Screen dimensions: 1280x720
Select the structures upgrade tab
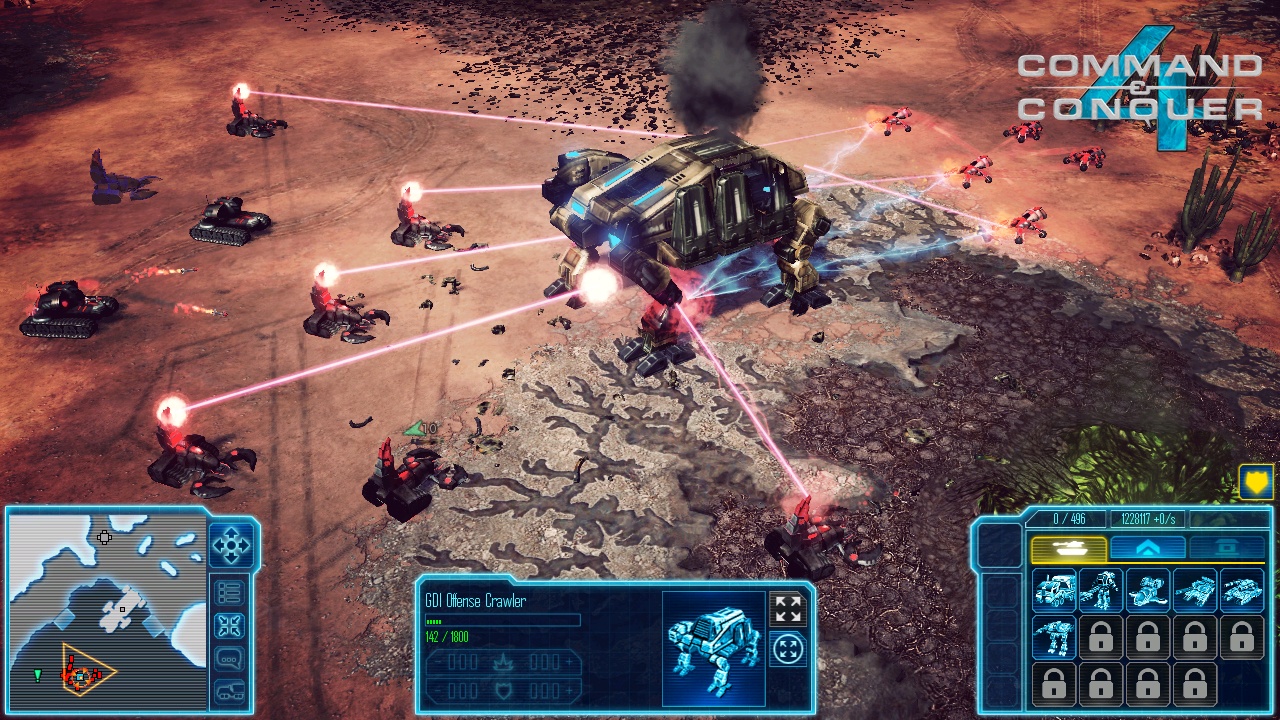[x=1150, y=547]
